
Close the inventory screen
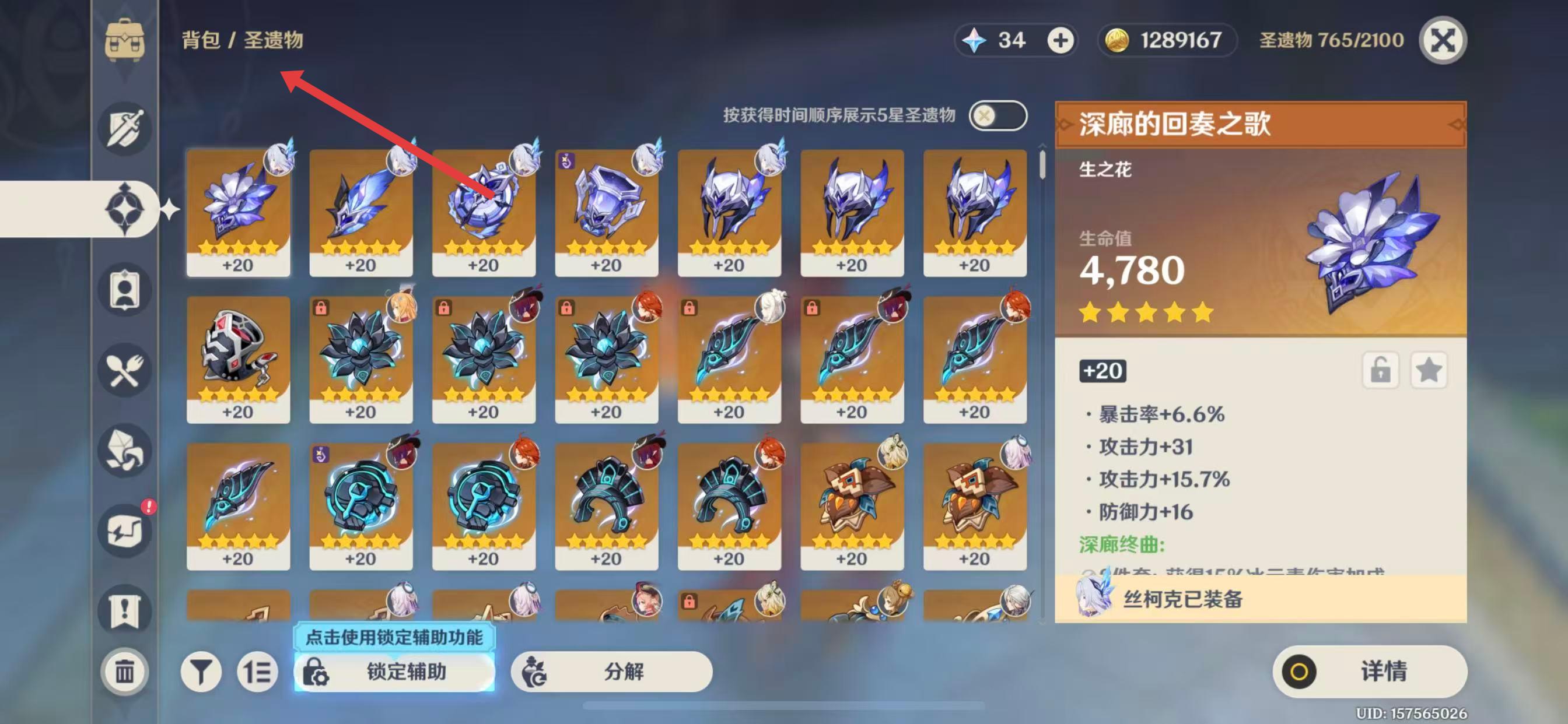[x=1442, y=41]
